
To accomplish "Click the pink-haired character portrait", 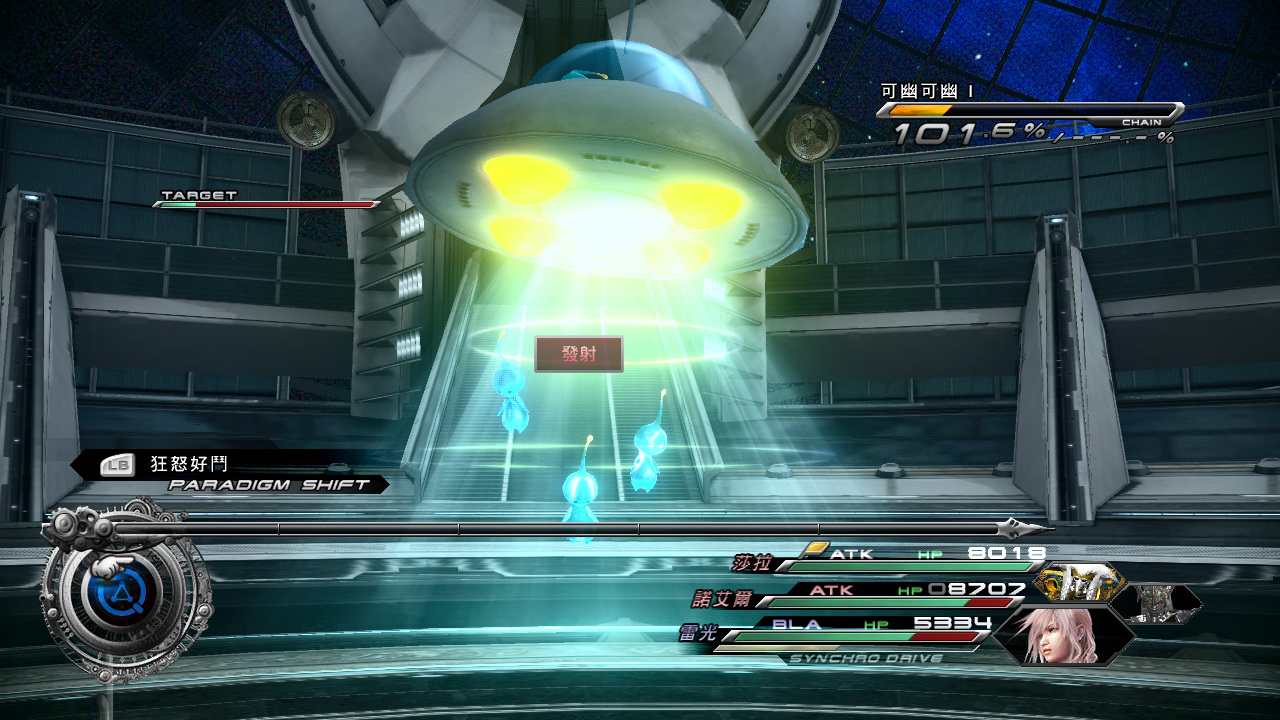I will (x=1059, y=636).
